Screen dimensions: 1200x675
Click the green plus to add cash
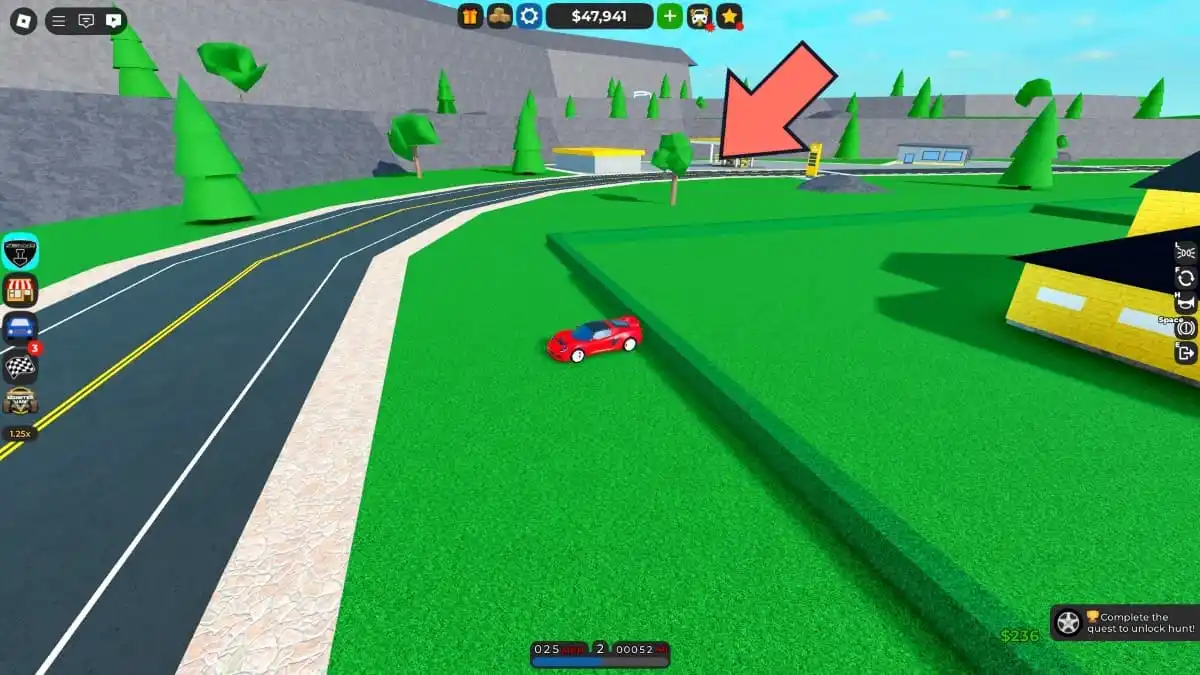pyautogui.click(x=669, y=16)
